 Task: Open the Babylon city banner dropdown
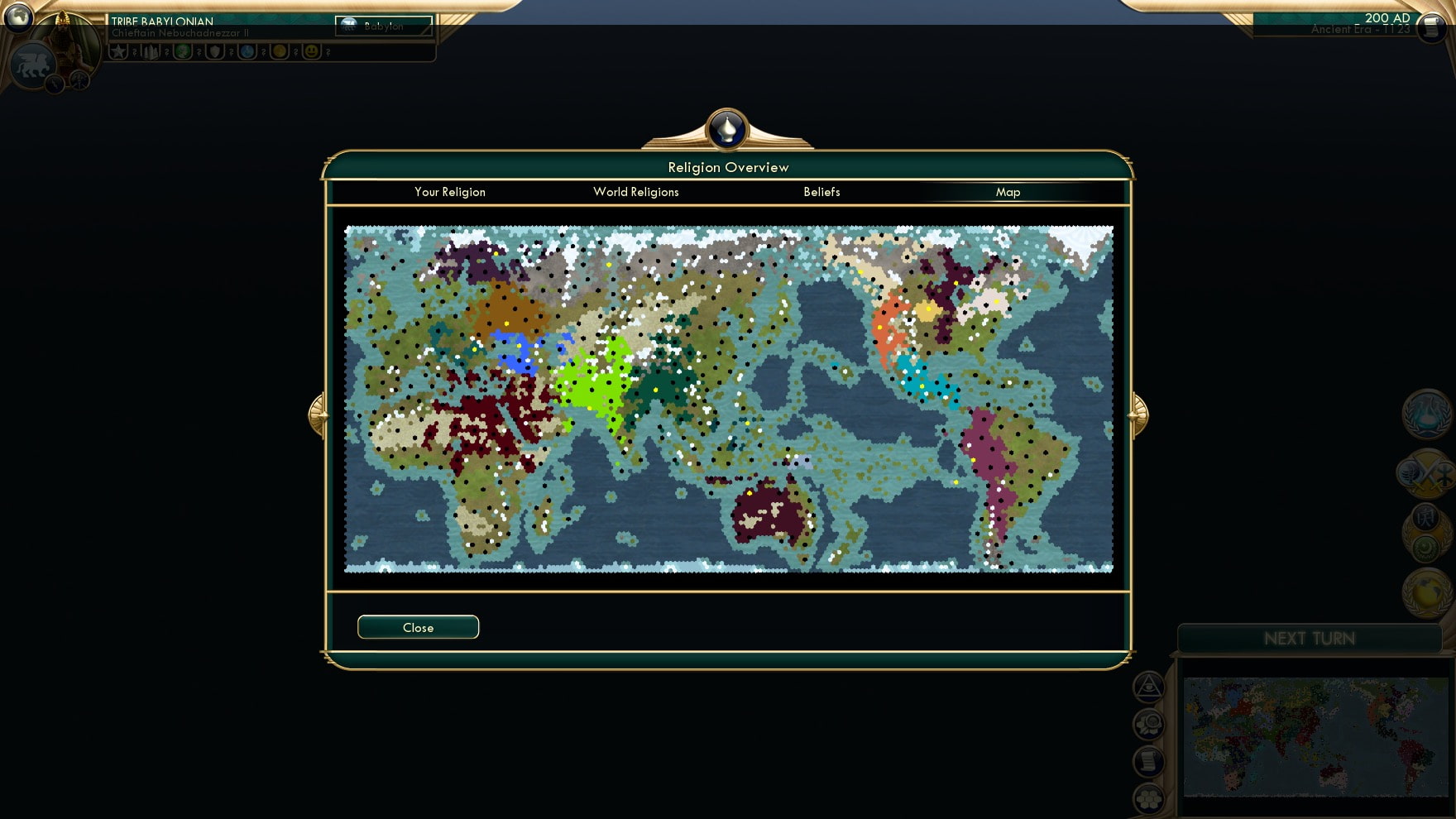tap(382, 26)
